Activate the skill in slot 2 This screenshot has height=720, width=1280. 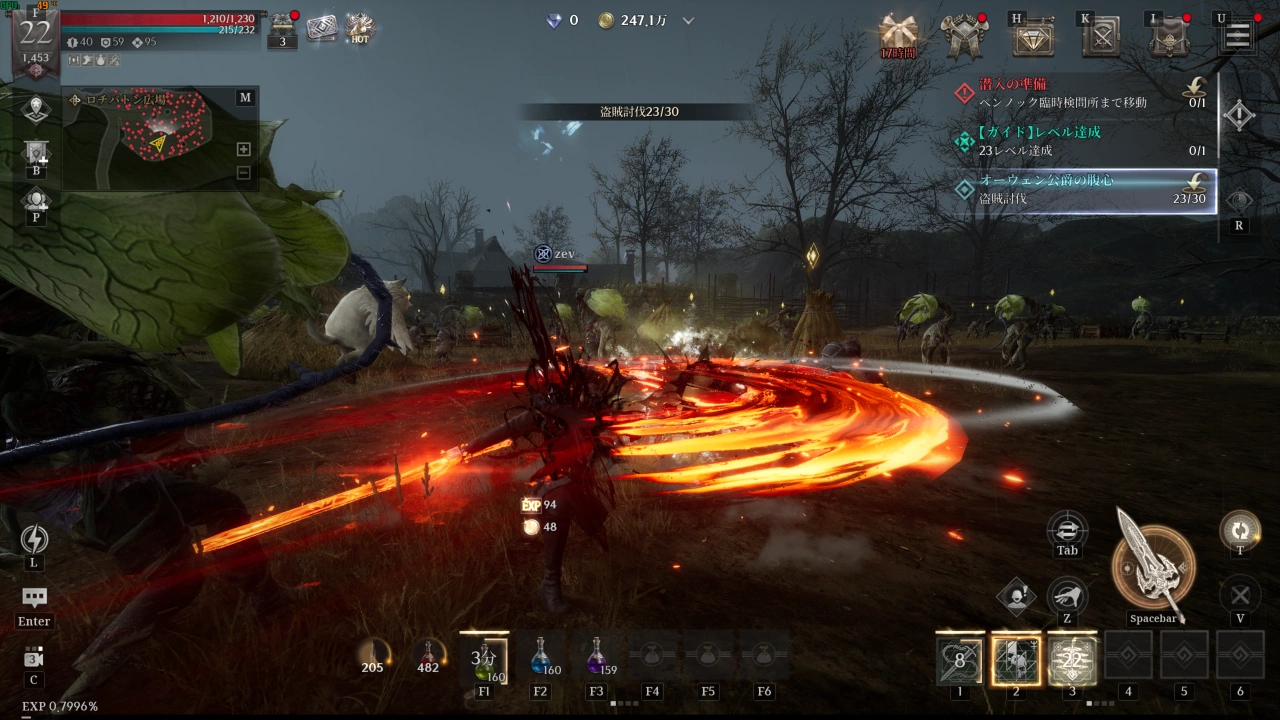[x=1016, y=659]
